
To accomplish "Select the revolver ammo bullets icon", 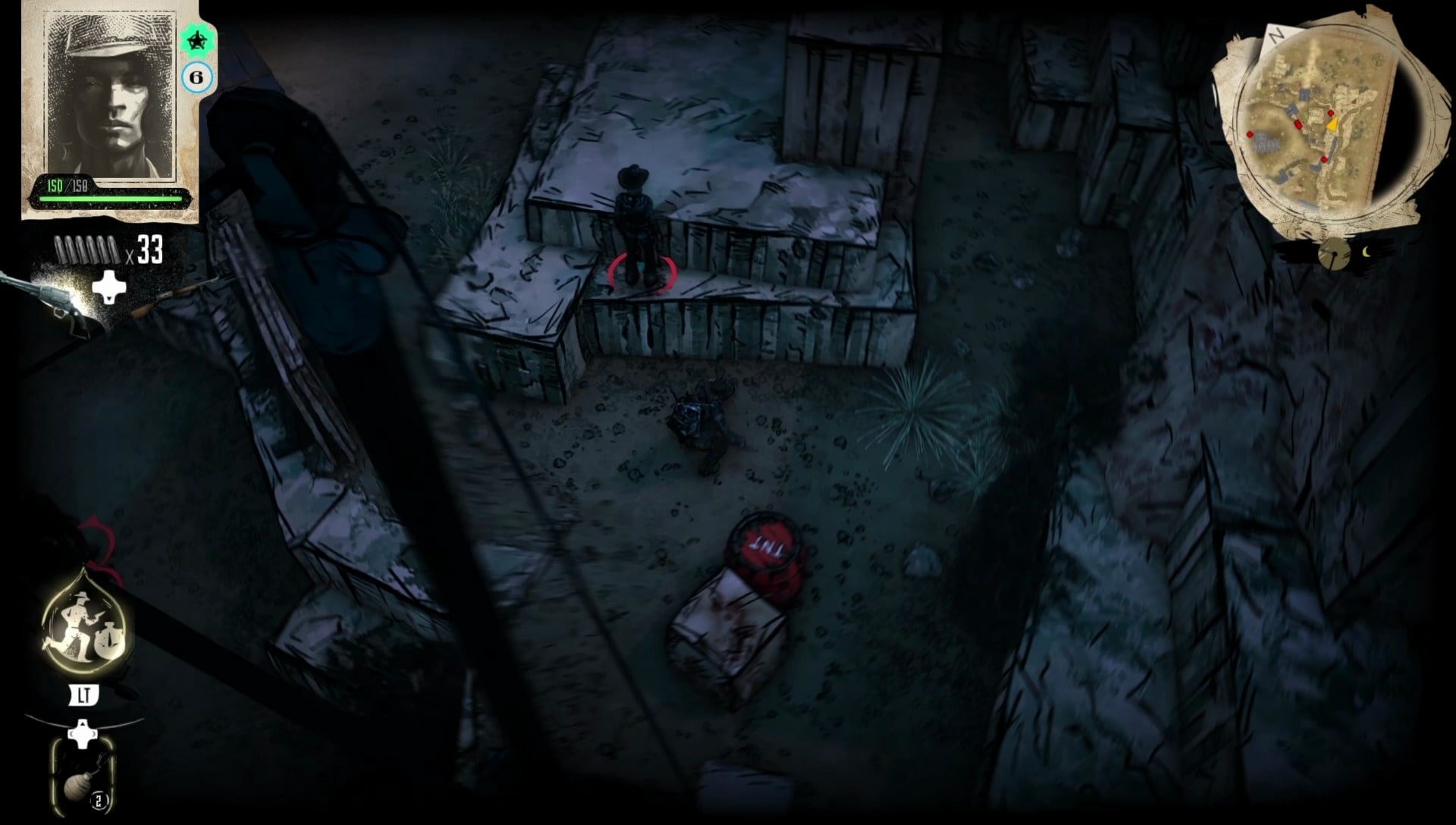I will (87, 250).
